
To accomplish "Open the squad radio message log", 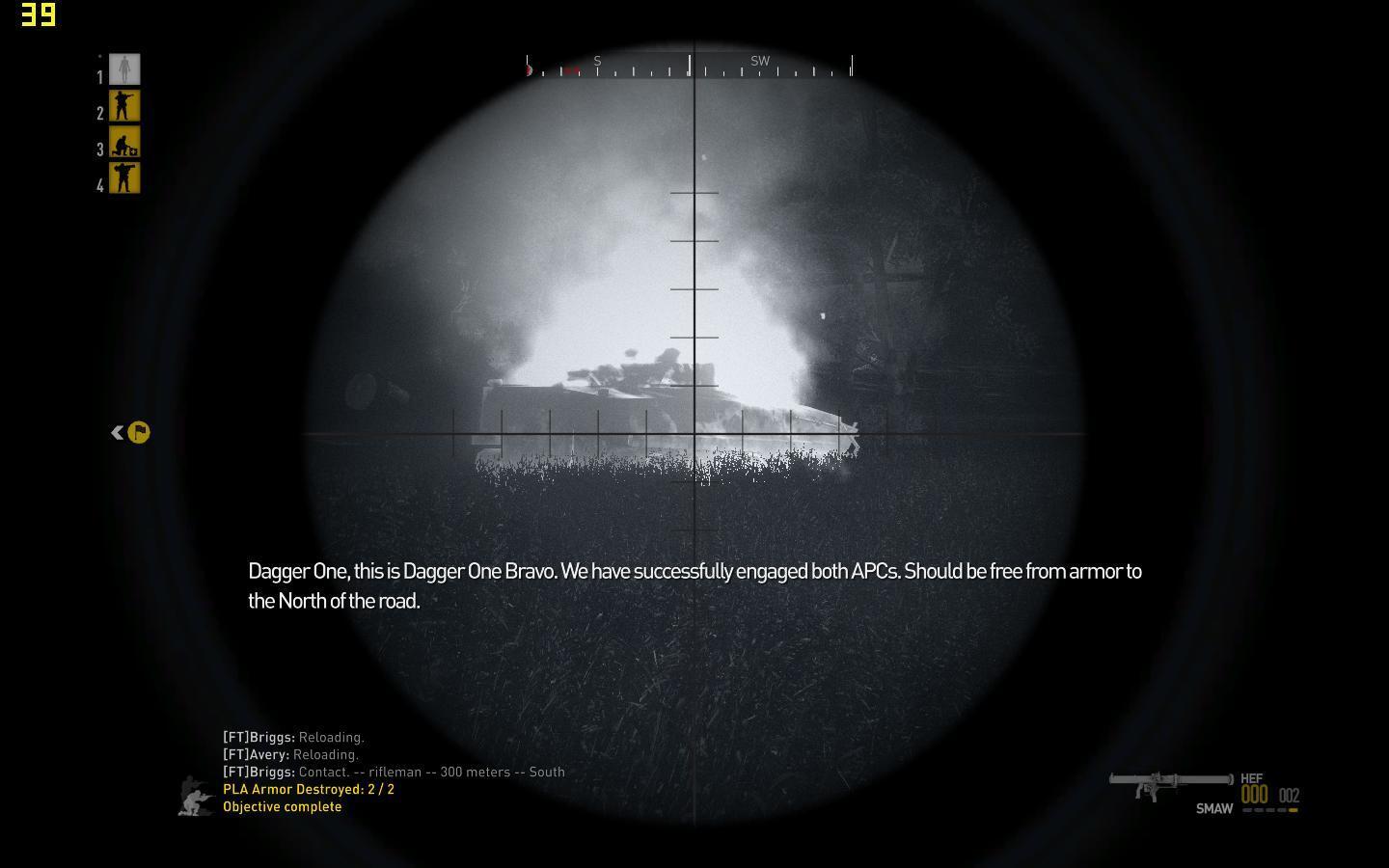I will [393, 754].
